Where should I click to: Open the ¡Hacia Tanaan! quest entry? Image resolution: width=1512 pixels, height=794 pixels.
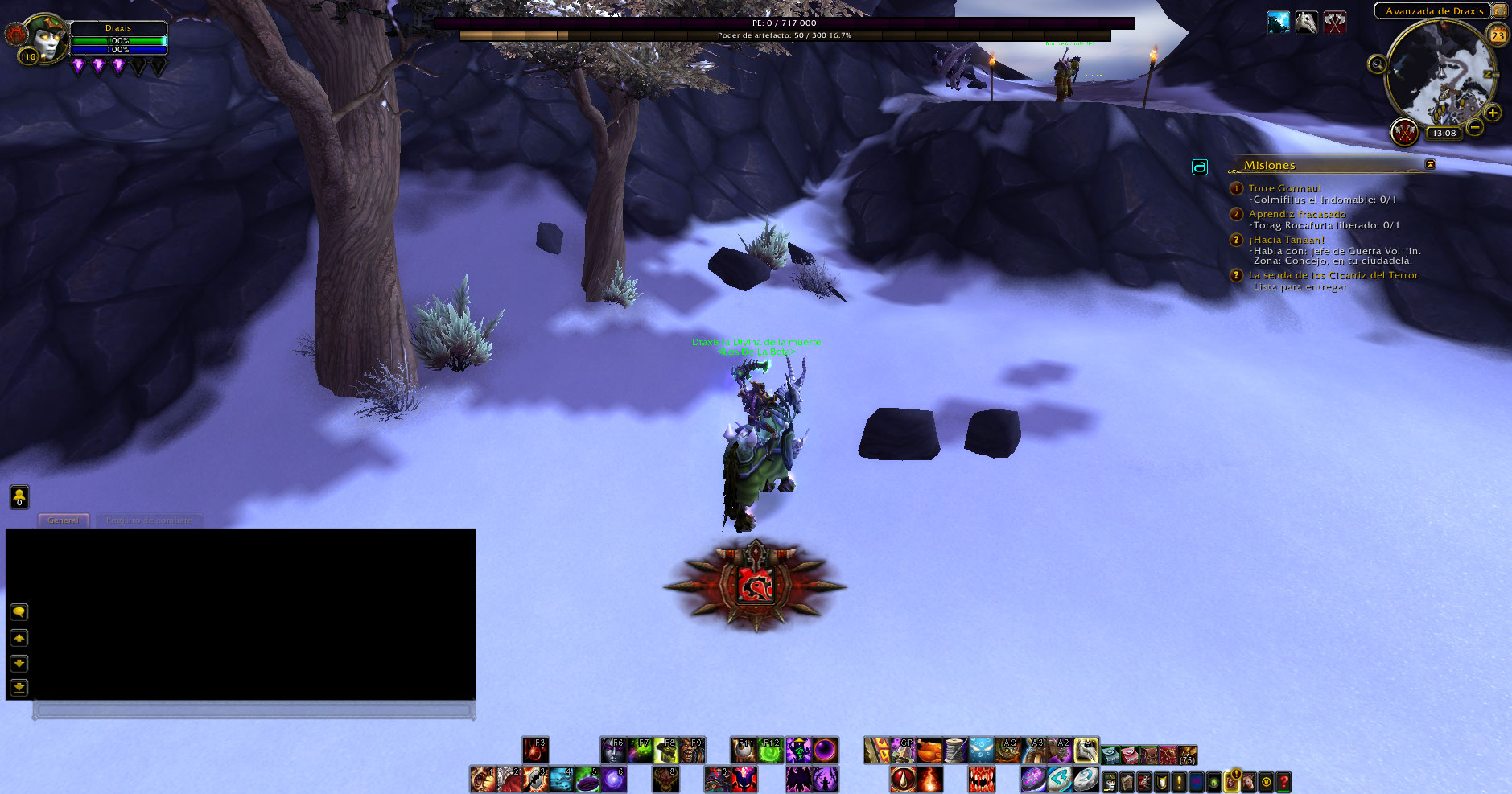[x=1286, y=240]
